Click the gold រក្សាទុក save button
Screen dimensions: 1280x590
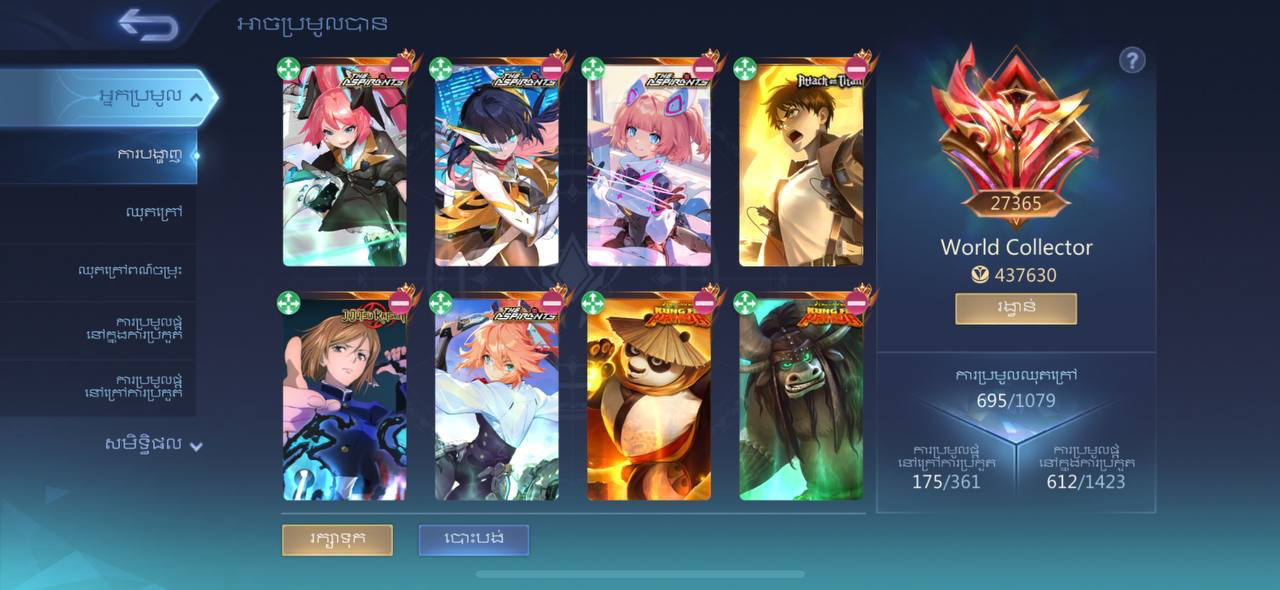click(337, 539)
